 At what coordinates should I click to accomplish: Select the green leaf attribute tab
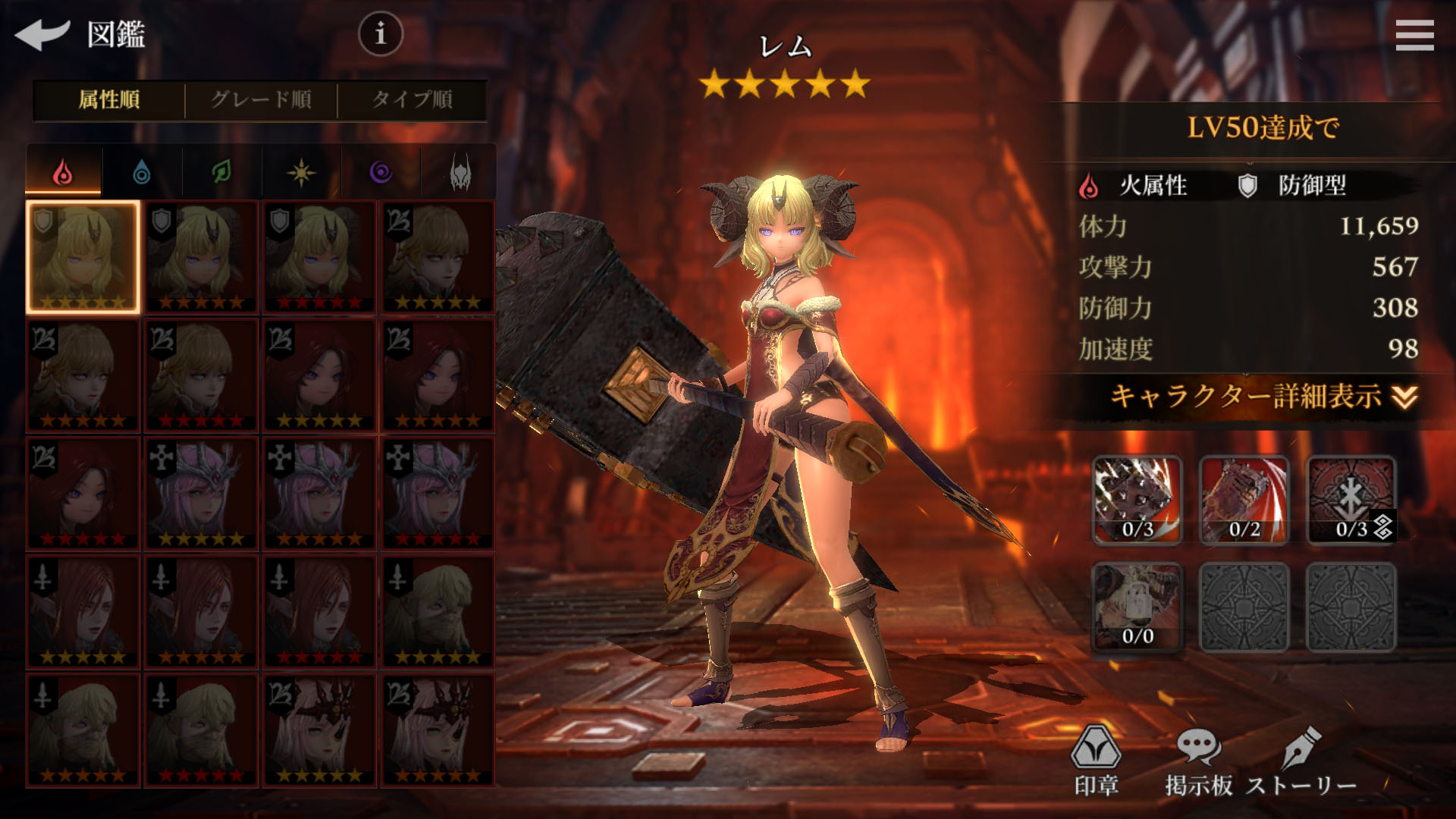221,173
